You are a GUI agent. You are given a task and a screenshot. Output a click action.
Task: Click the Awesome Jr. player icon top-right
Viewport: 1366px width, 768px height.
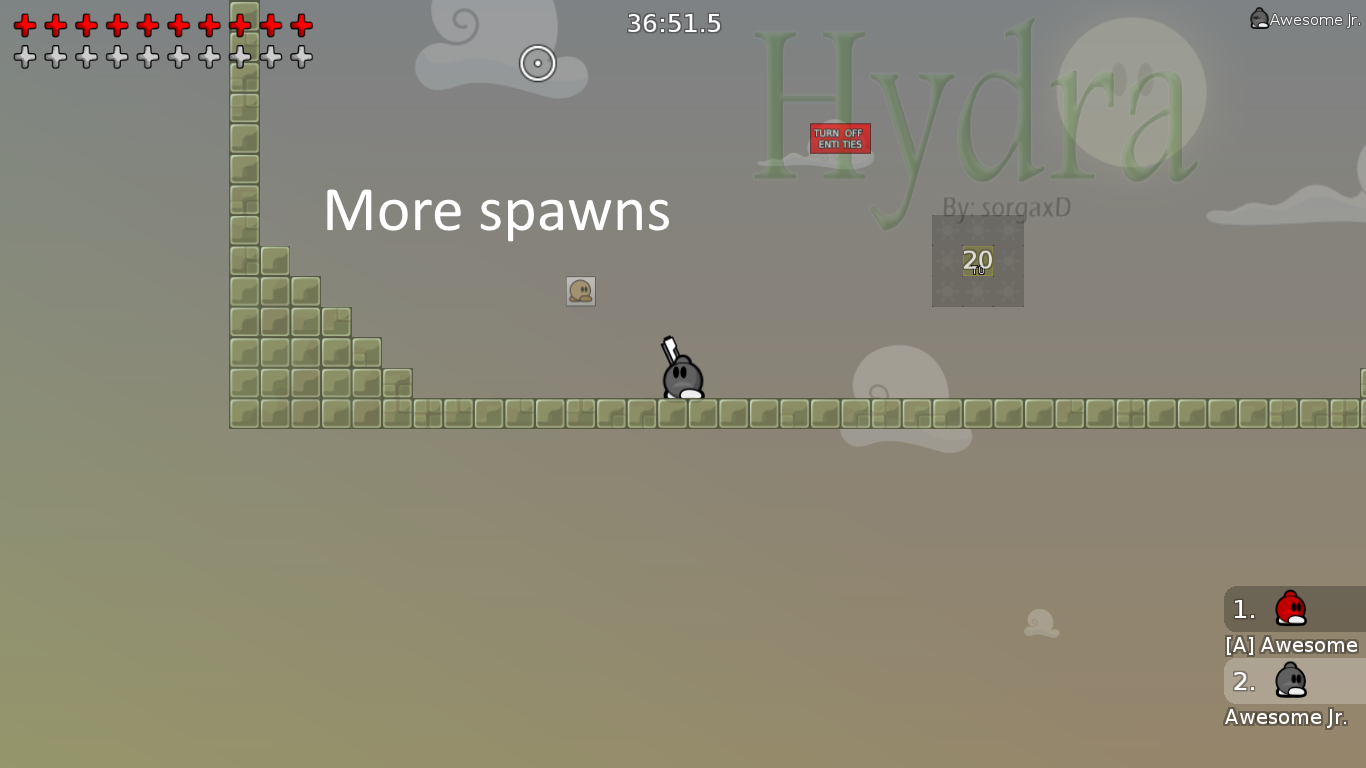(x=1260, y=17)
